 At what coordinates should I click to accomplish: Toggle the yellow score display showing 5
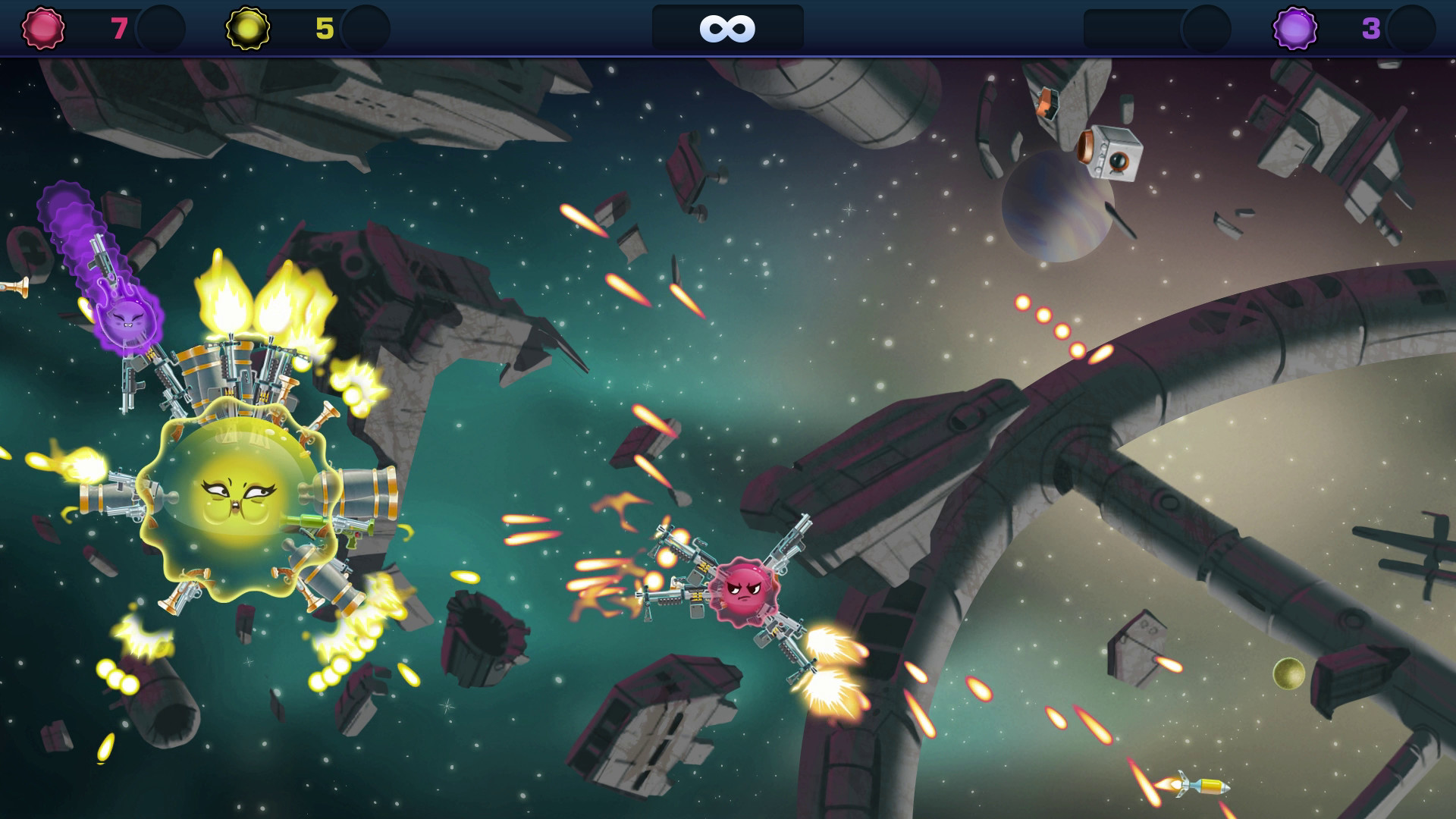325,28
